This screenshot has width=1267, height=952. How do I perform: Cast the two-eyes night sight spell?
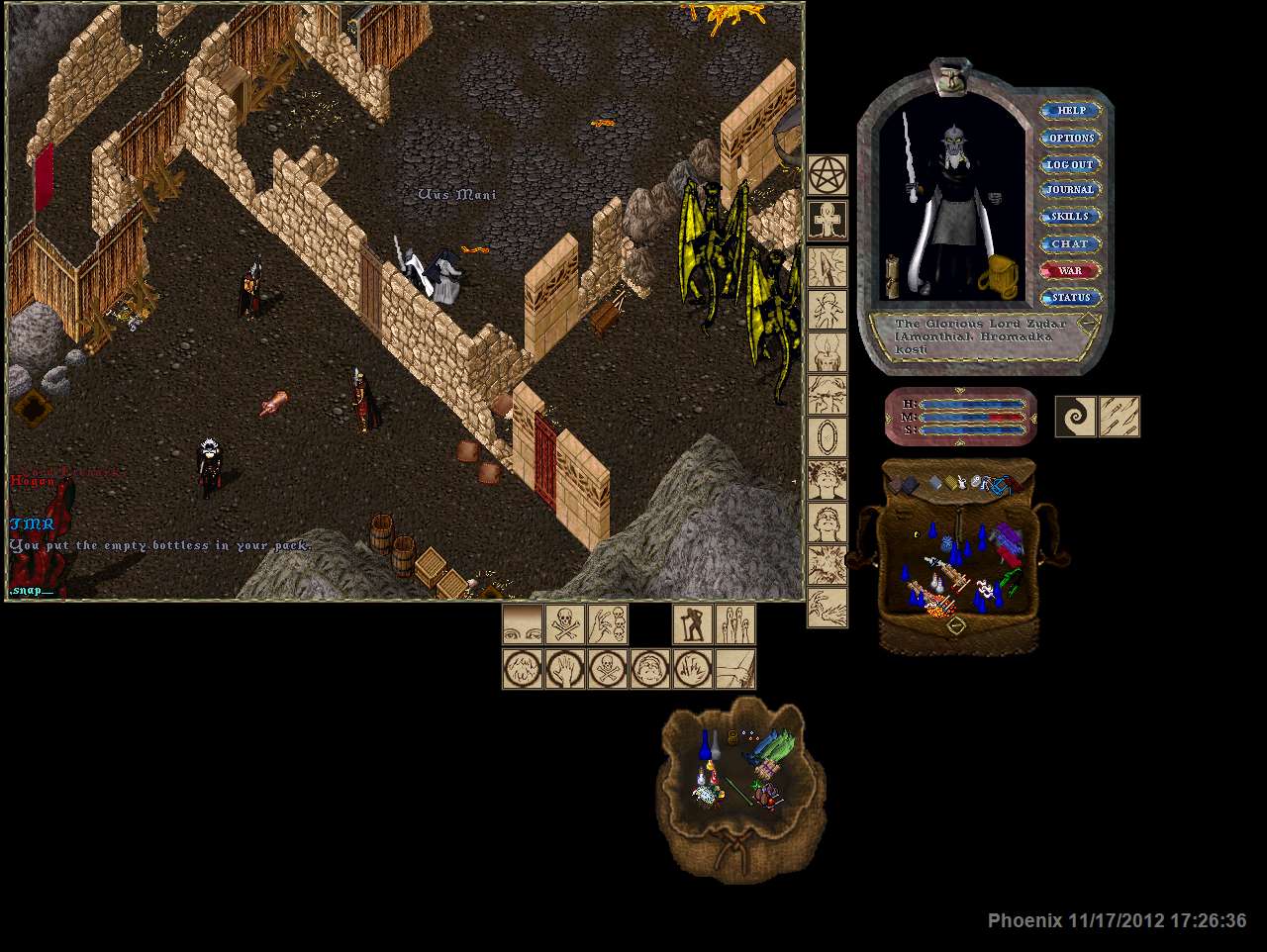(x=522, y=625)
